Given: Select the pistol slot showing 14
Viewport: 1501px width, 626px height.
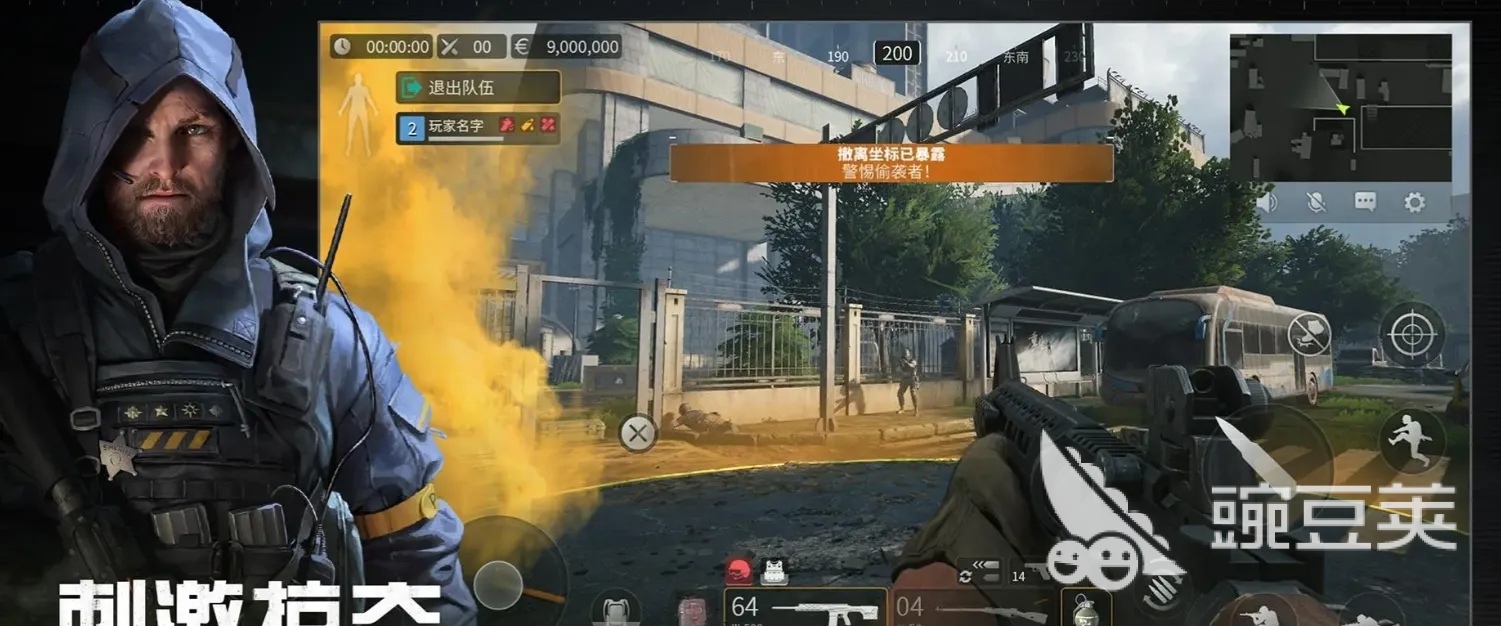Looking at the screenshot, I should point(1030,574).
